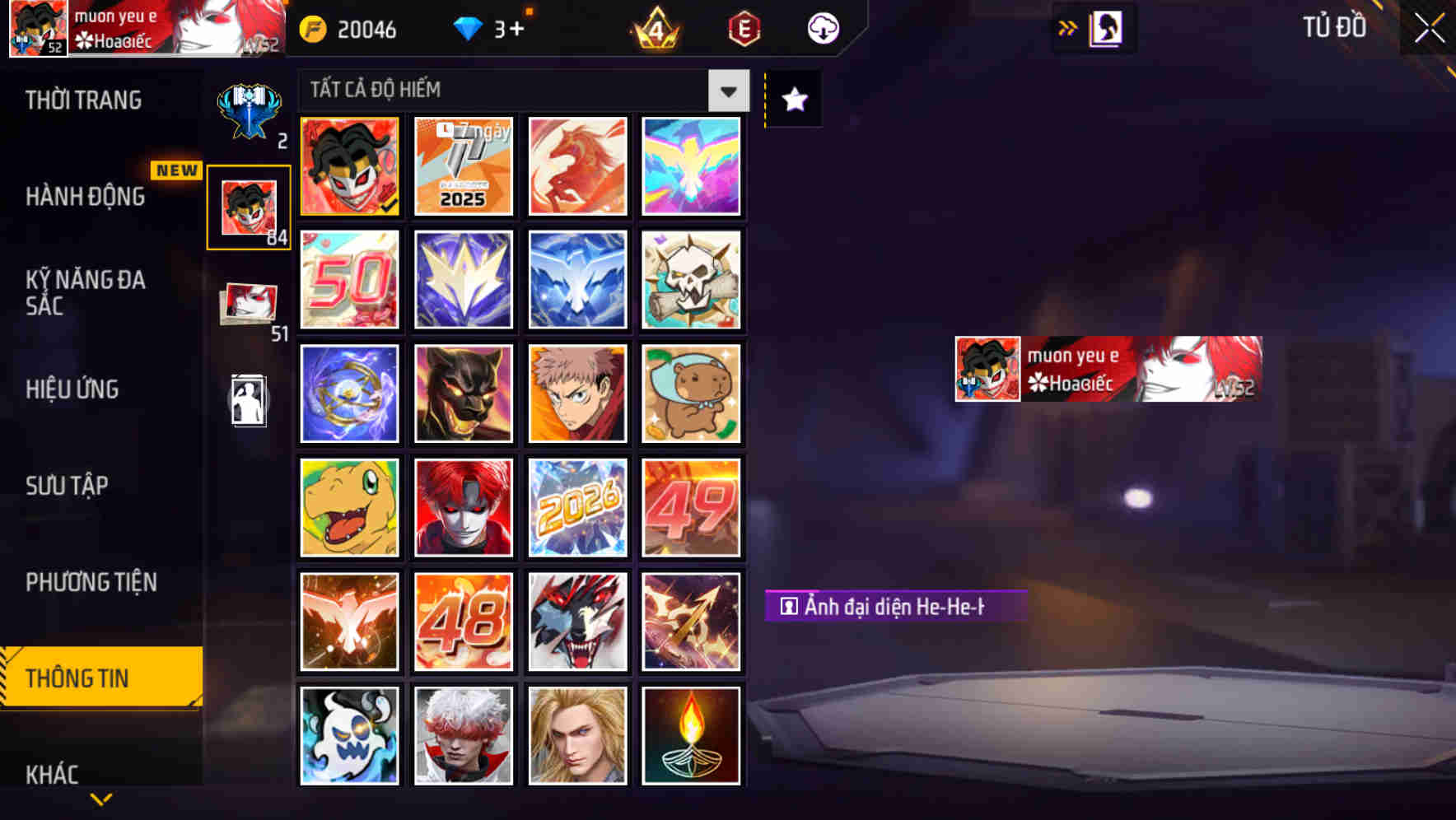Select the pose silhouette sub-tab
The height and width of the screenshot is (820, 1456).
click(248, 401)
